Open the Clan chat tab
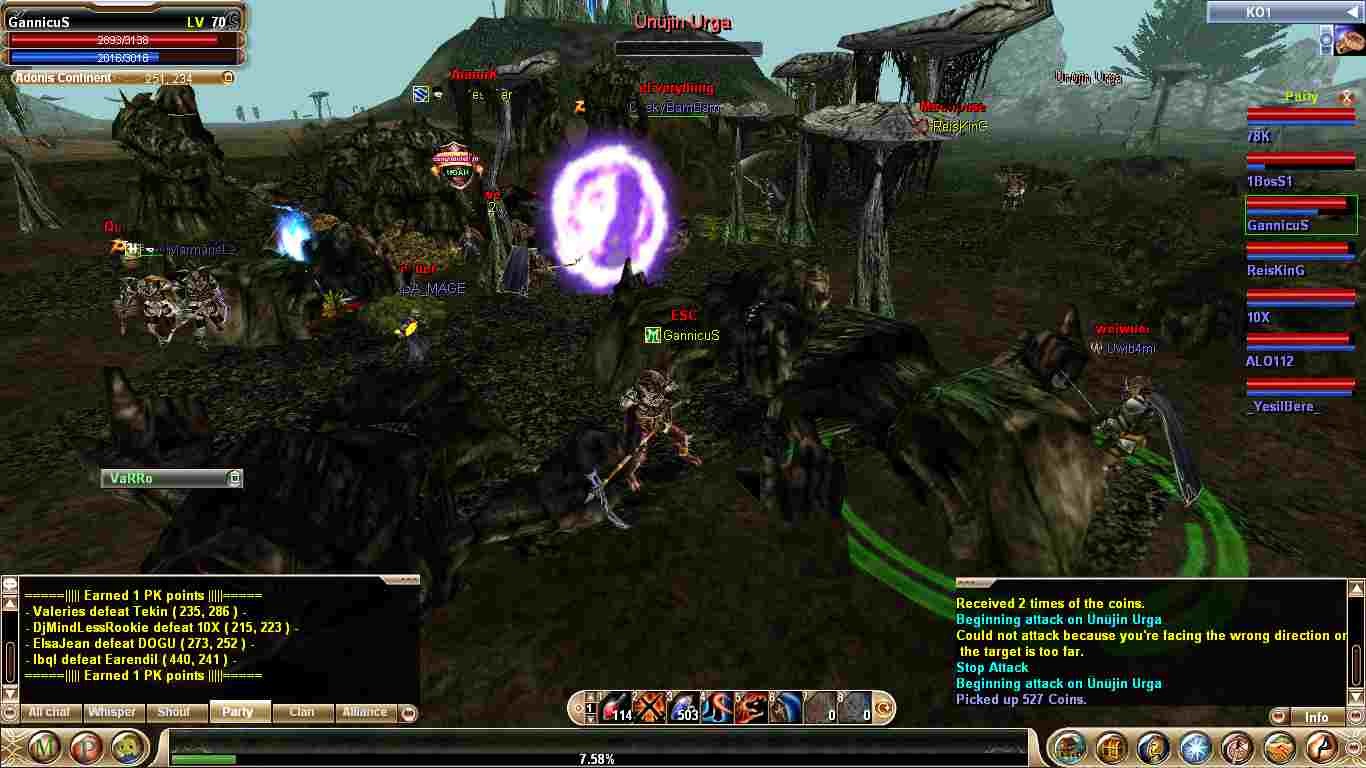Screen dimensions: 1366x768 [x=301, y=712]
